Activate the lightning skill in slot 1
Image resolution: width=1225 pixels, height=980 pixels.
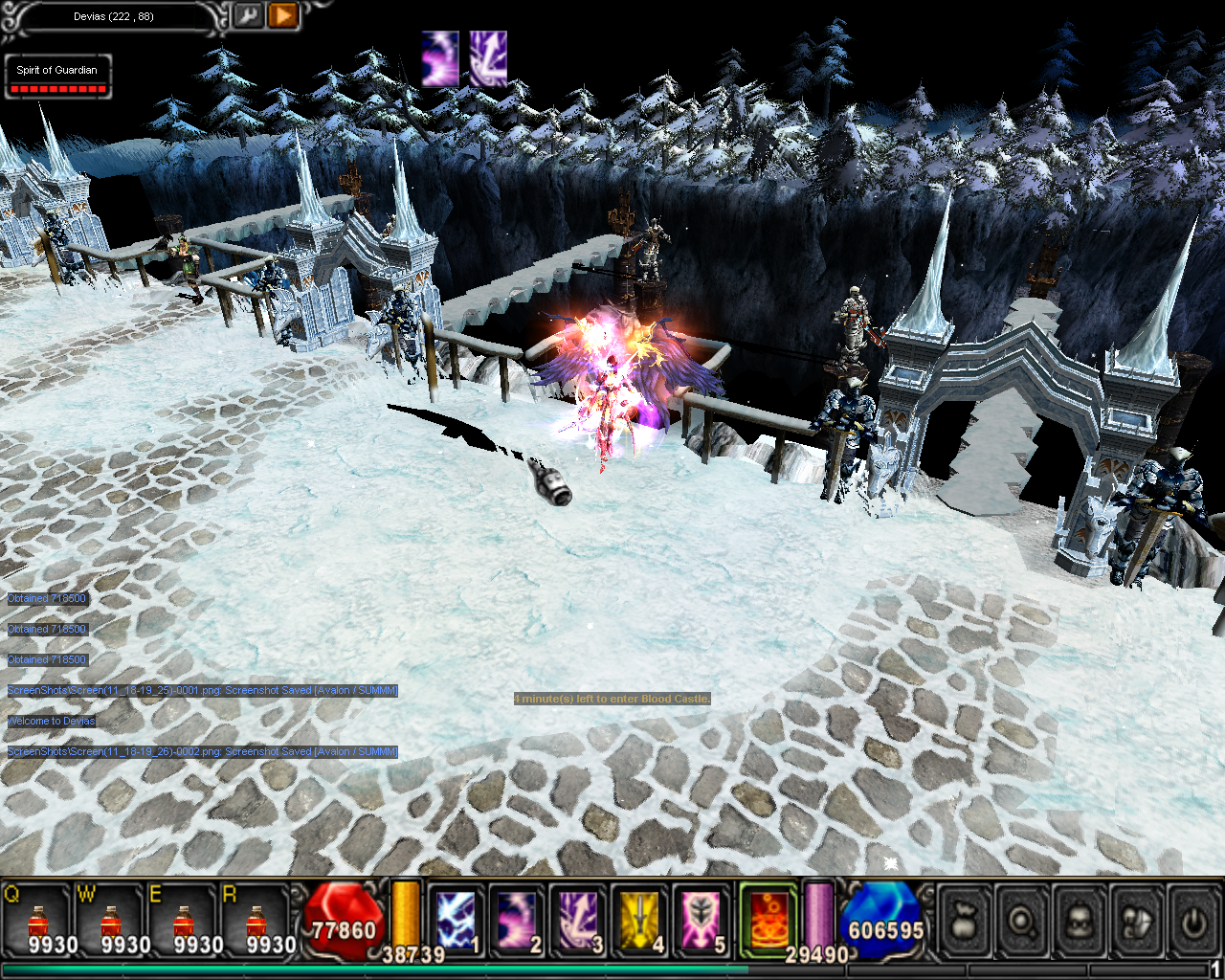pos(457,921)
